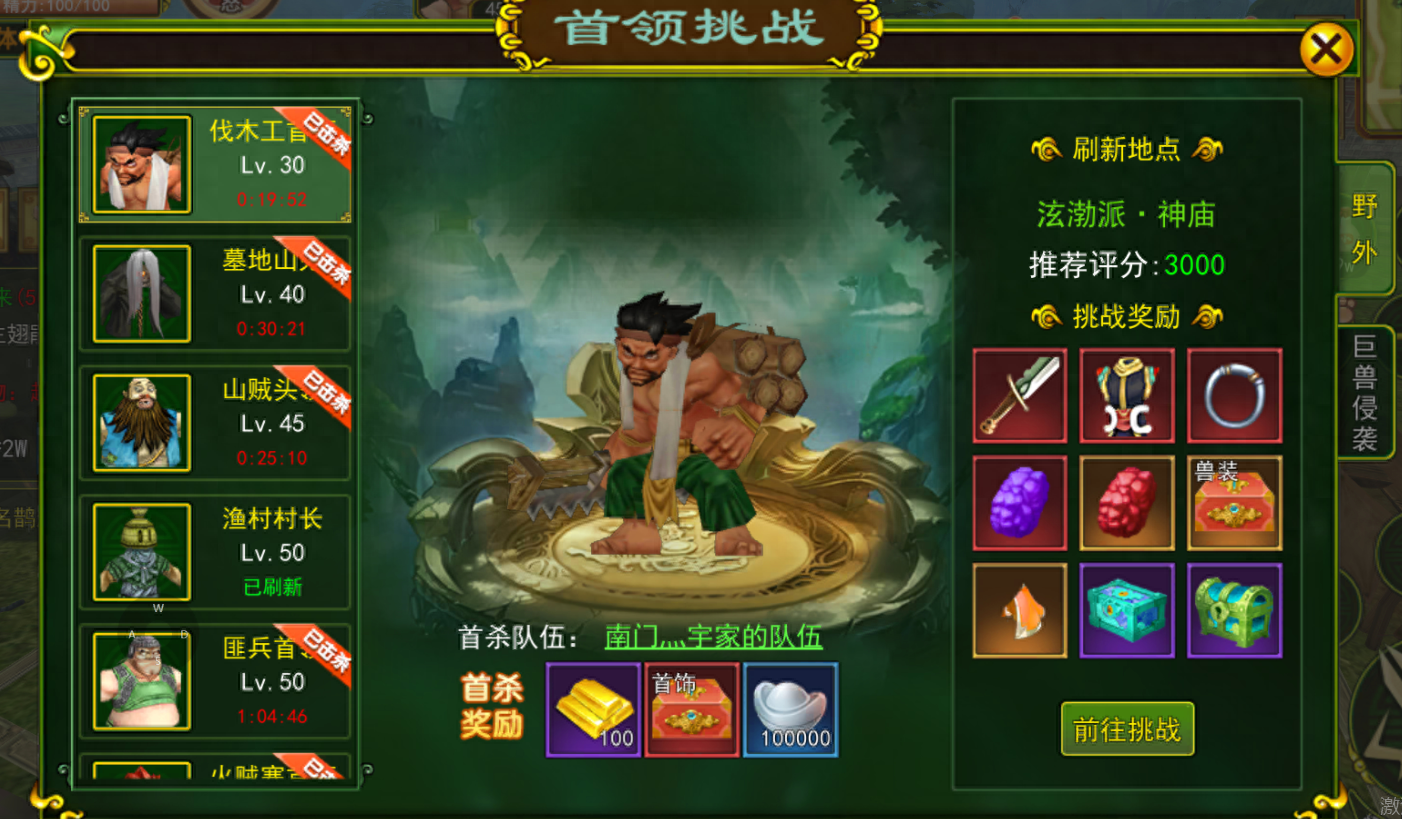Select the sword challenge reward icon
This screenshot has height=819, width=1402.
coord(1019,394)
